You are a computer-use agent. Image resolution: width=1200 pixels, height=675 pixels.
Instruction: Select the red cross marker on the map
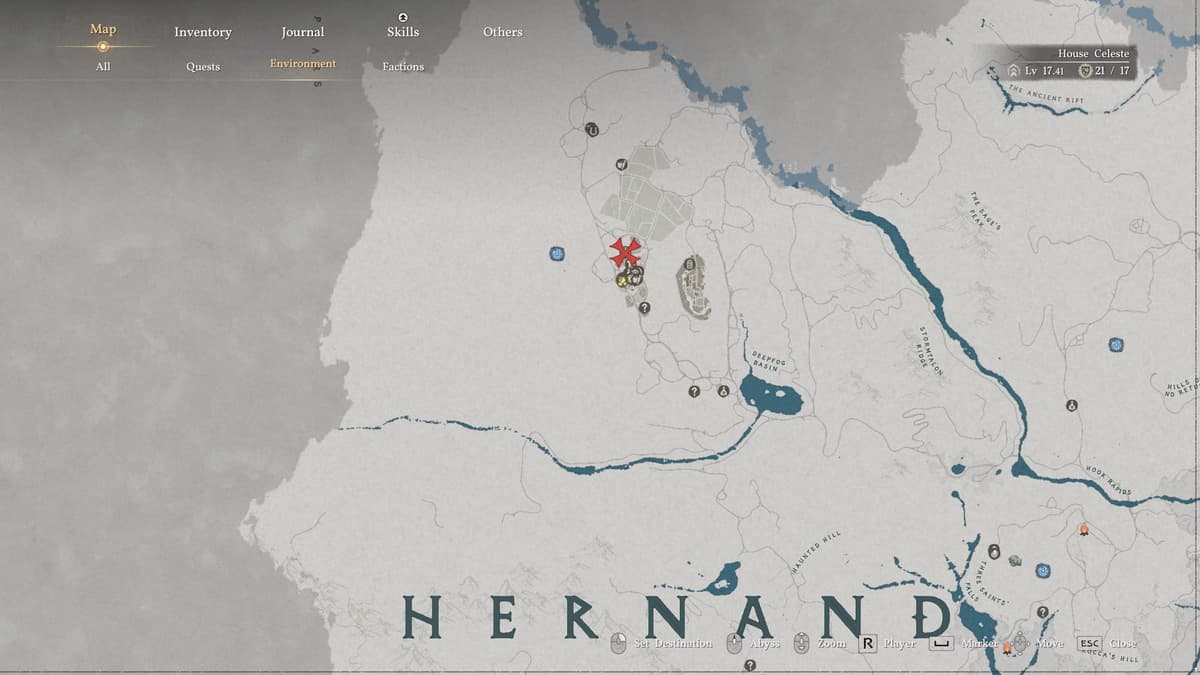[627, 251]
